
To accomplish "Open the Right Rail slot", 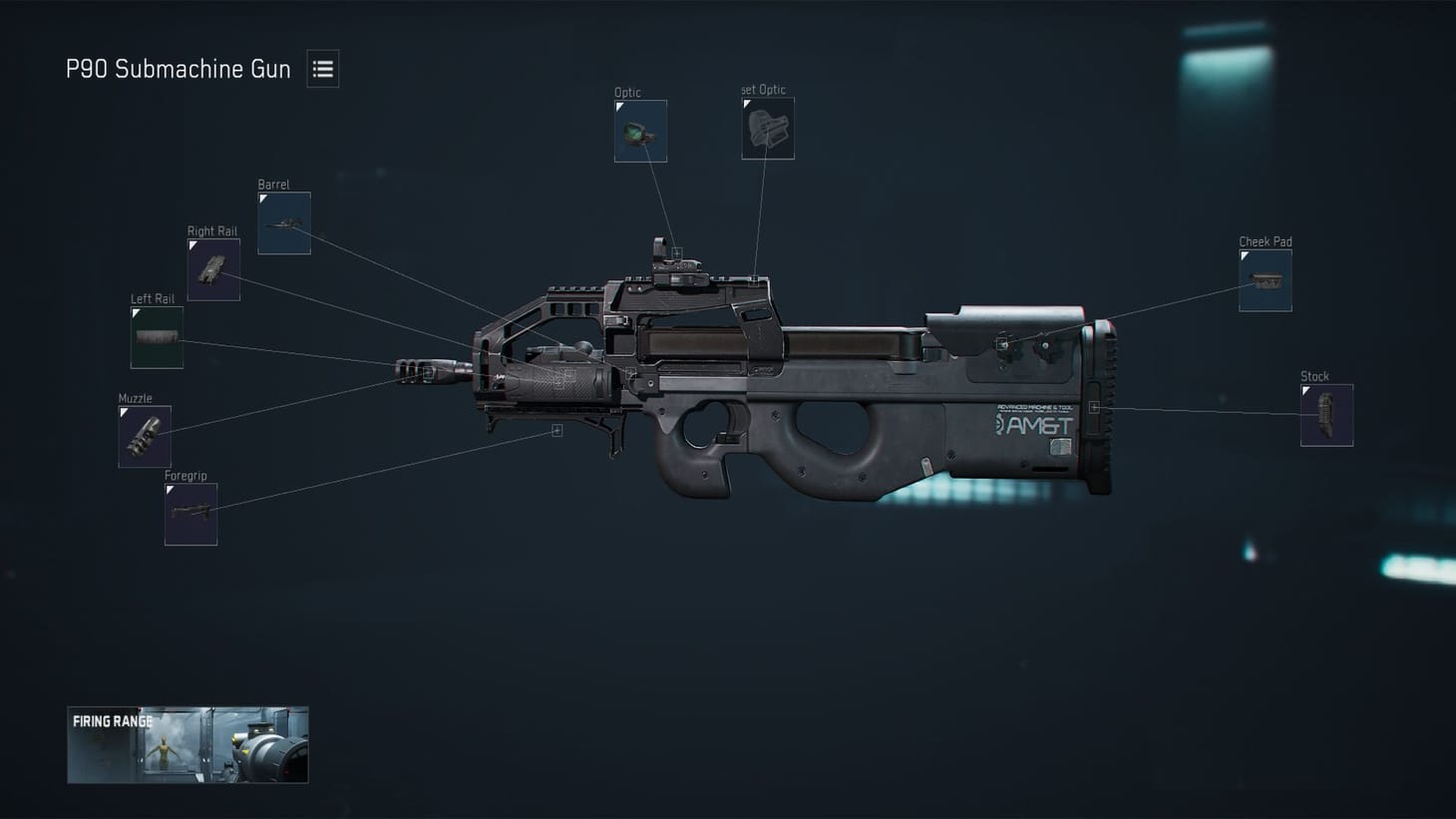I will (213, 268).
